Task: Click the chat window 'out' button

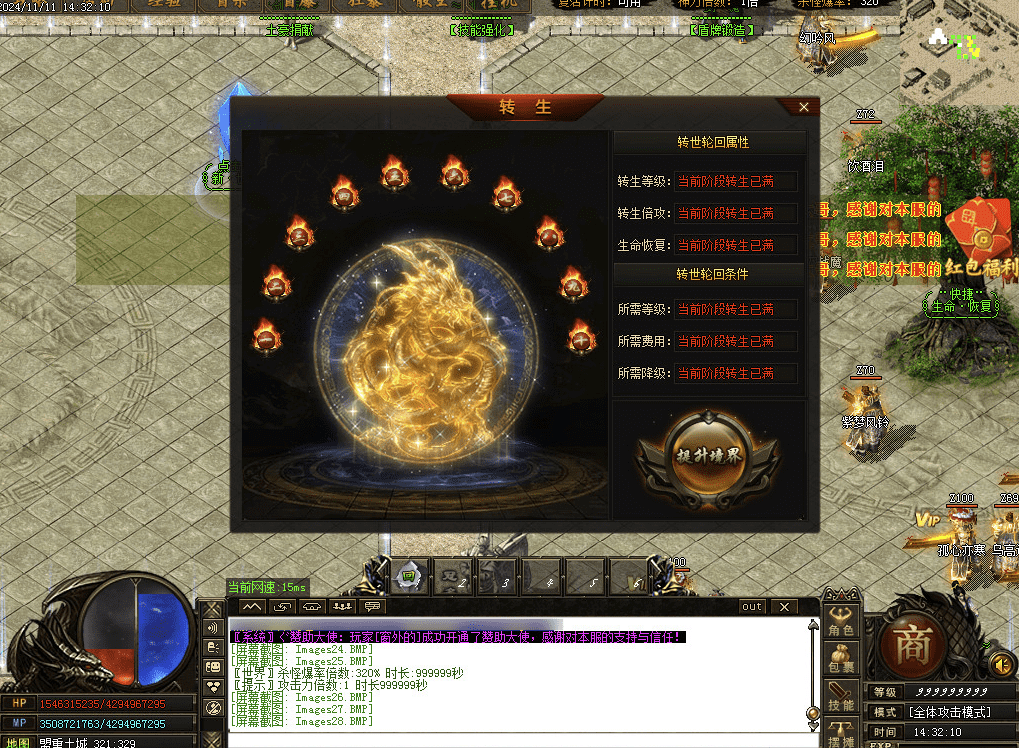Action: click(752, 607)
